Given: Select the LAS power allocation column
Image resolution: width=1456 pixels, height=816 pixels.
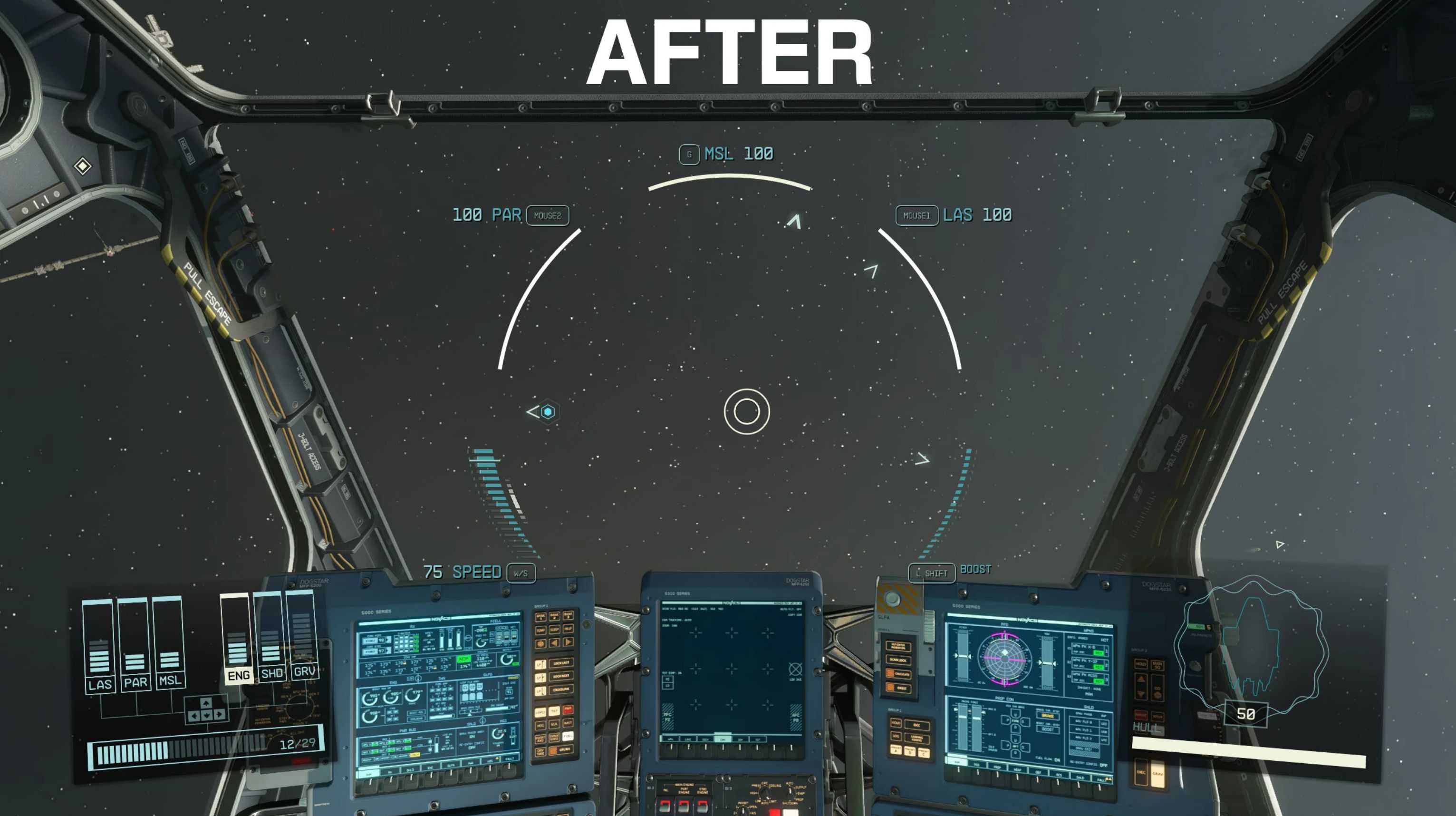Looking at the screenshot, I should click(99, 648).
